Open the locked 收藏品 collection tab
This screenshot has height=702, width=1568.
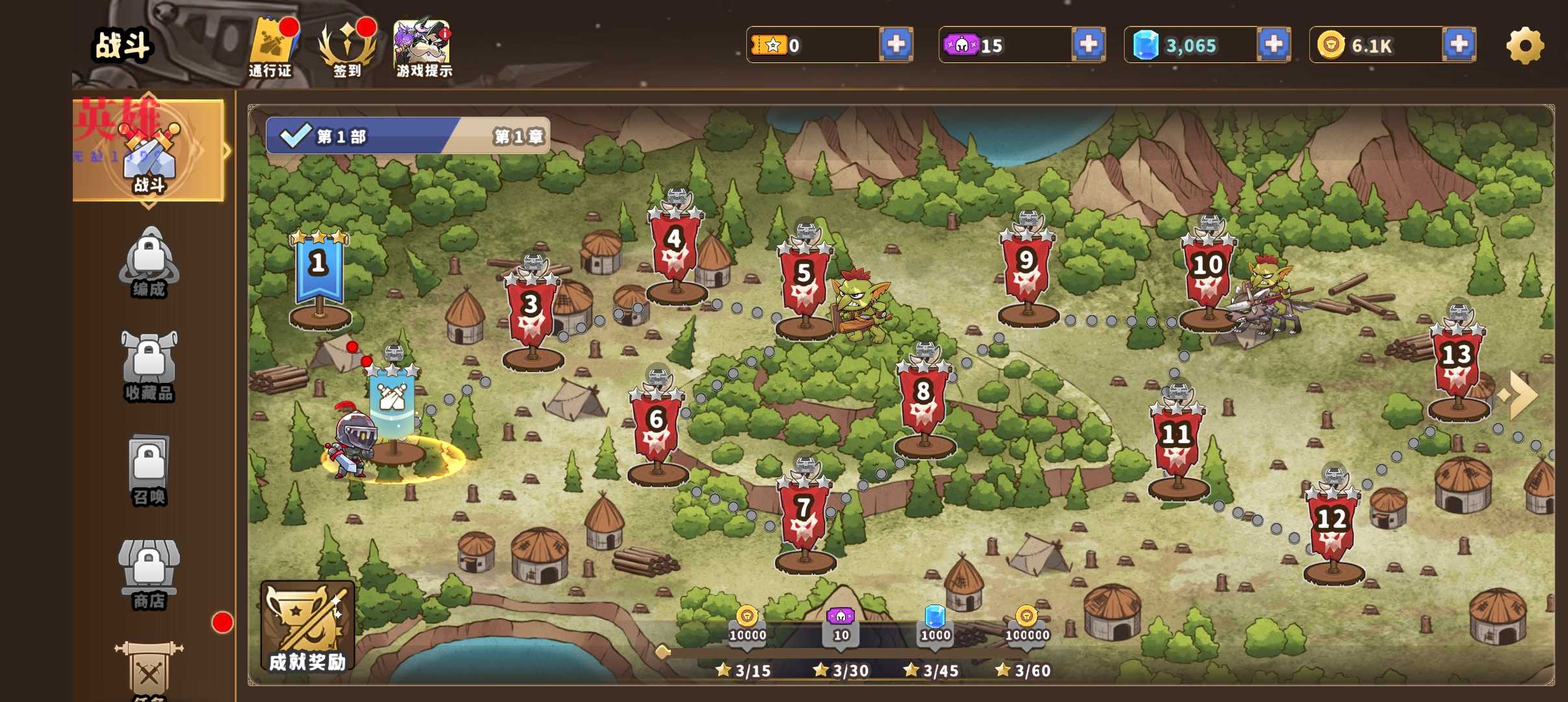pyautogui.click(x=149, y=367)
